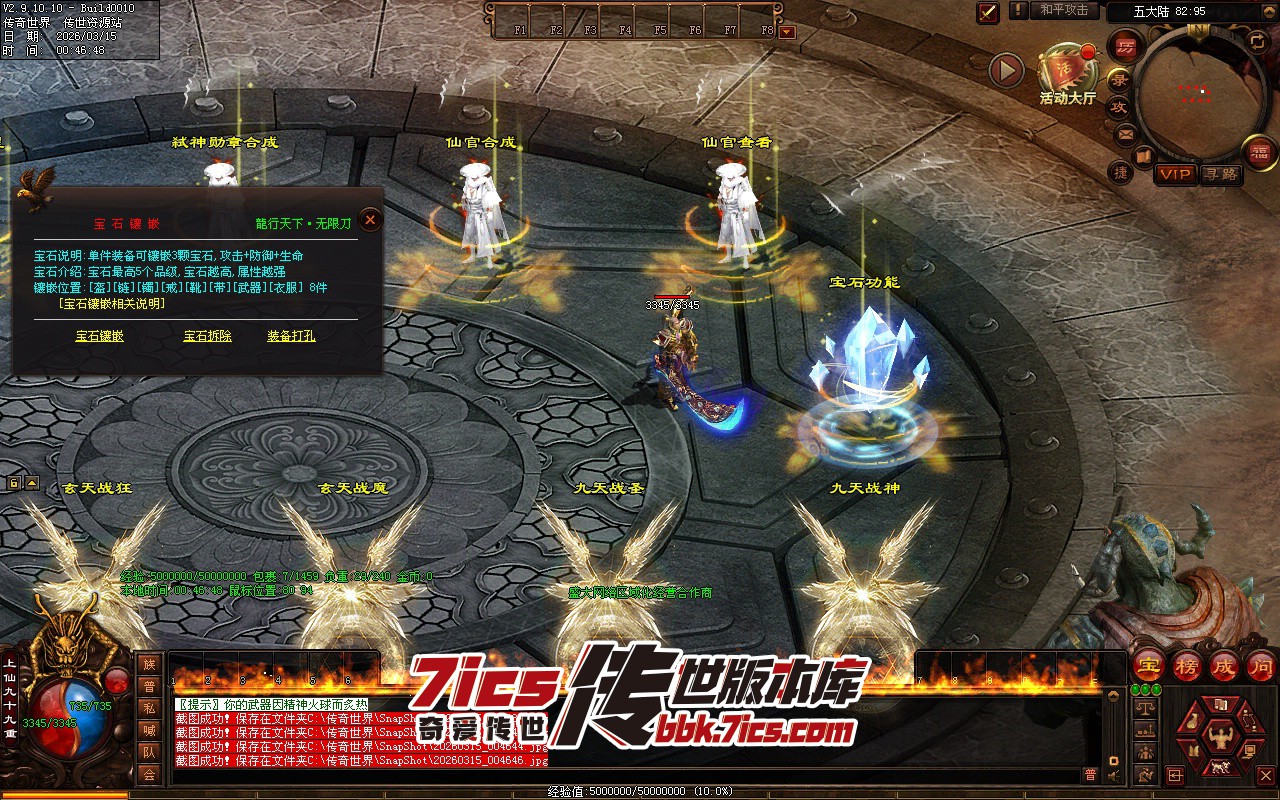Click the round play arrow button

click(1006, 70)
